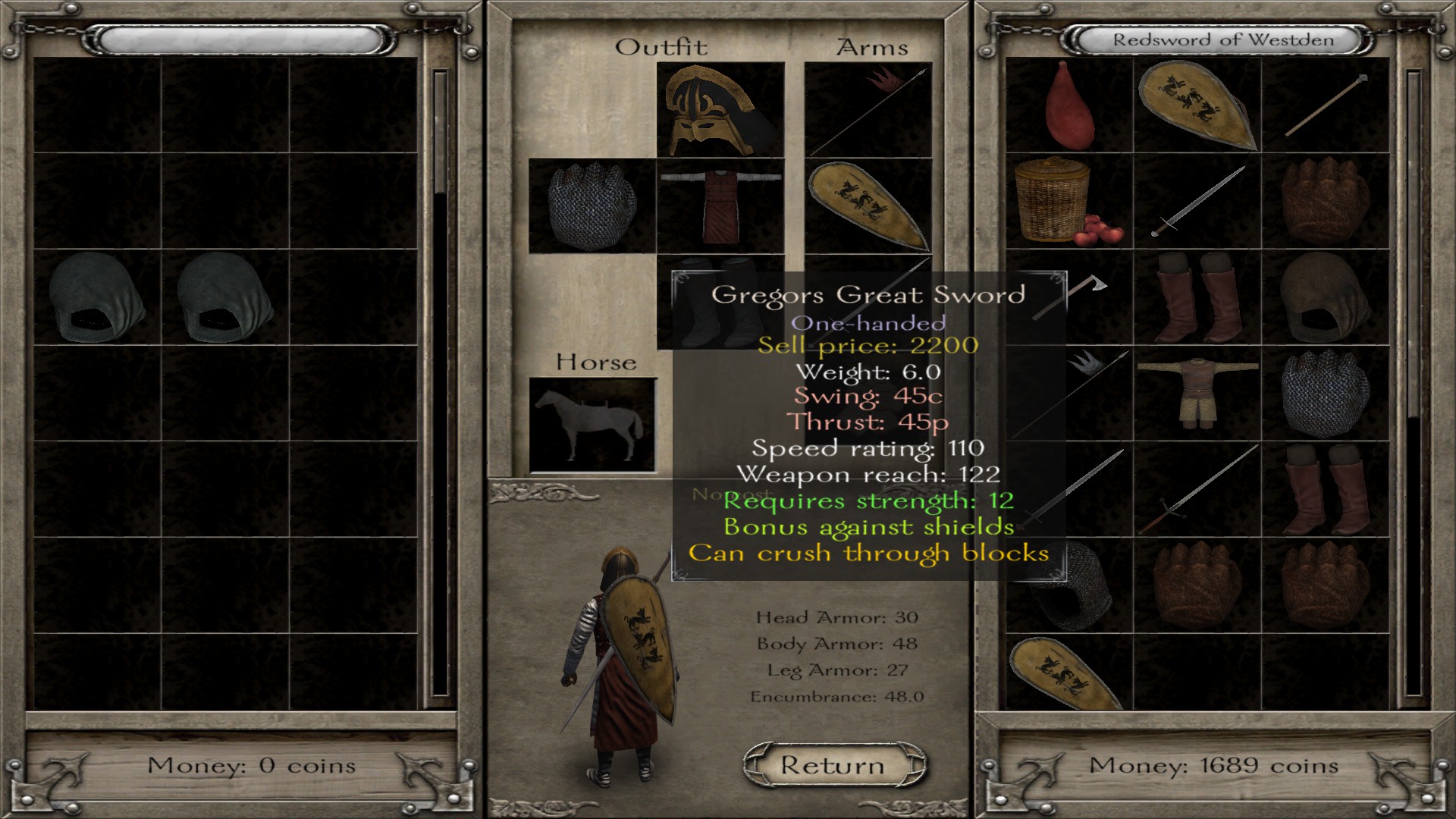Choose the equipped red robe body armor

click(x=720, y=206)
